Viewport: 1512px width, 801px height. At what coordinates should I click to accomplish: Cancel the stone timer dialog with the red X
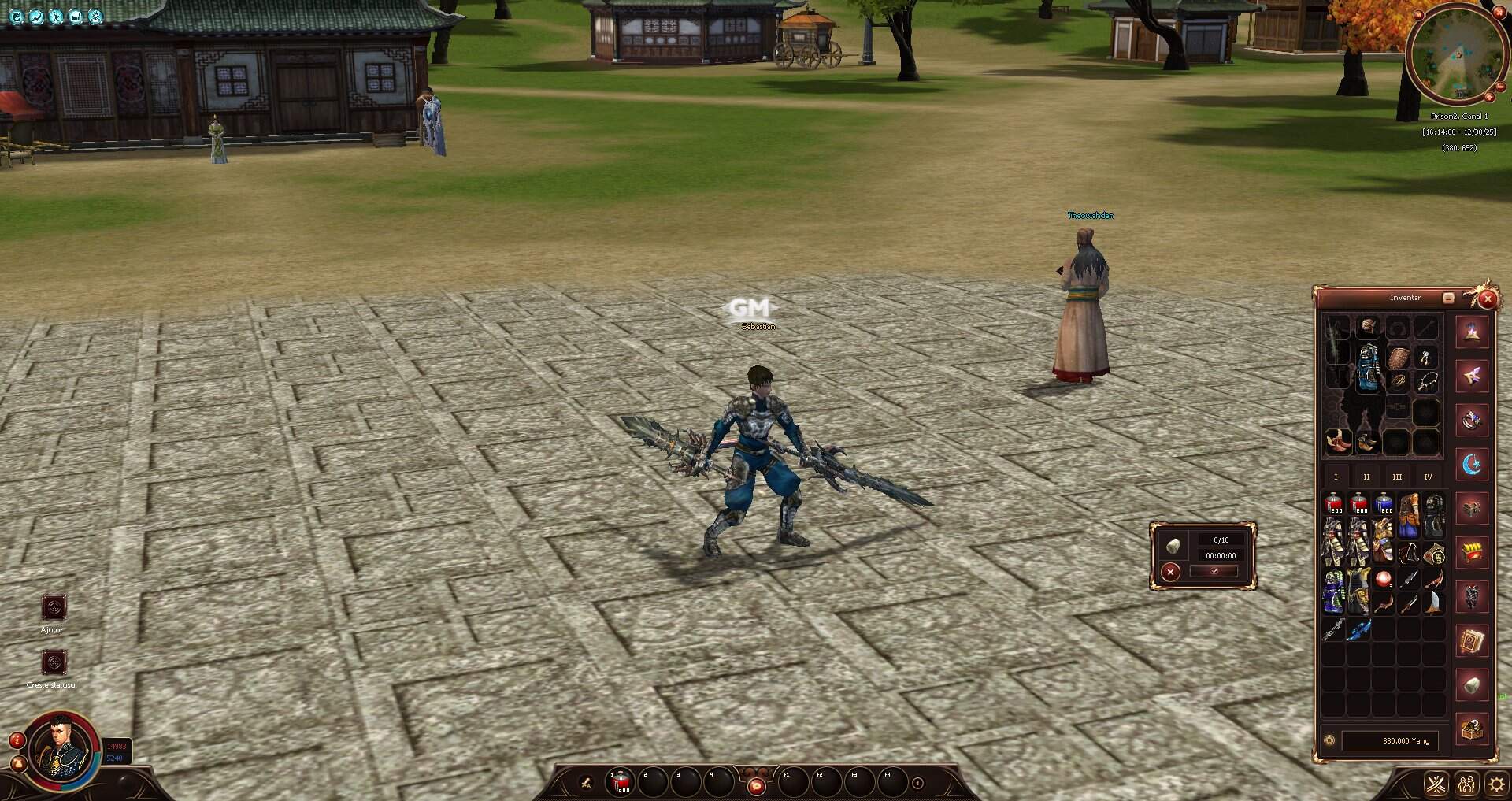(x=1170, y=573)
